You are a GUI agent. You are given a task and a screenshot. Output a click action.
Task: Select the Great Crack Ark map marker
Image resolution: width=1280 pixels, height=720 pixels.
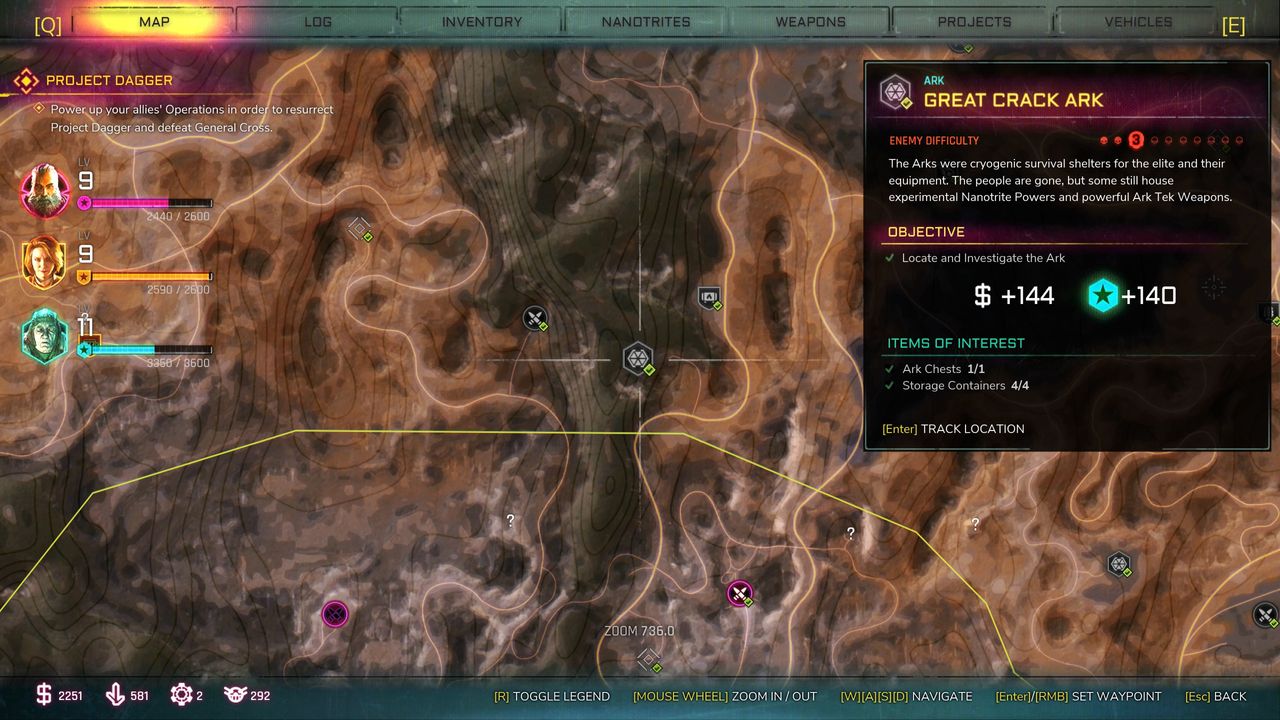638,358
